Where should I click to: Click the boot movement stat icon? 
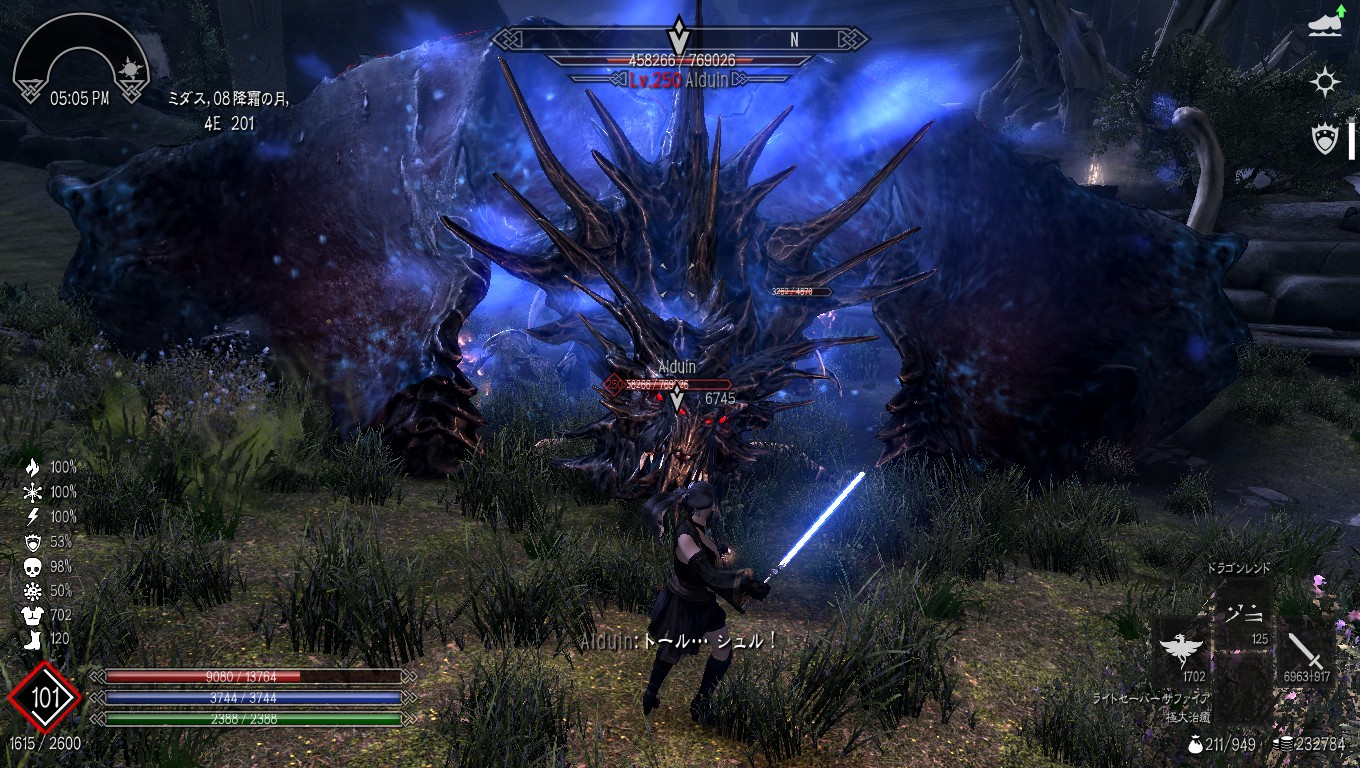tap(32, 640)
